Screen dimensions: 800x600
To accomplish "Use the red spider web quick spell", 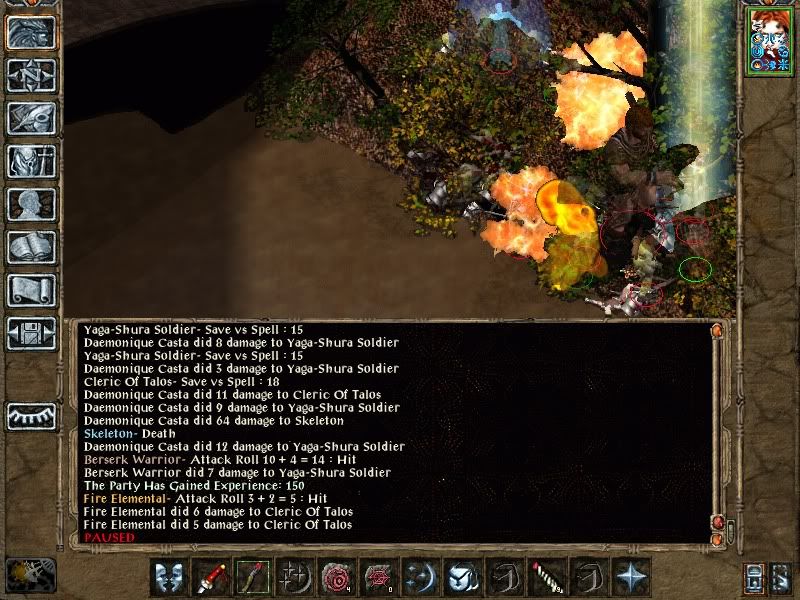I will (379, 577).
